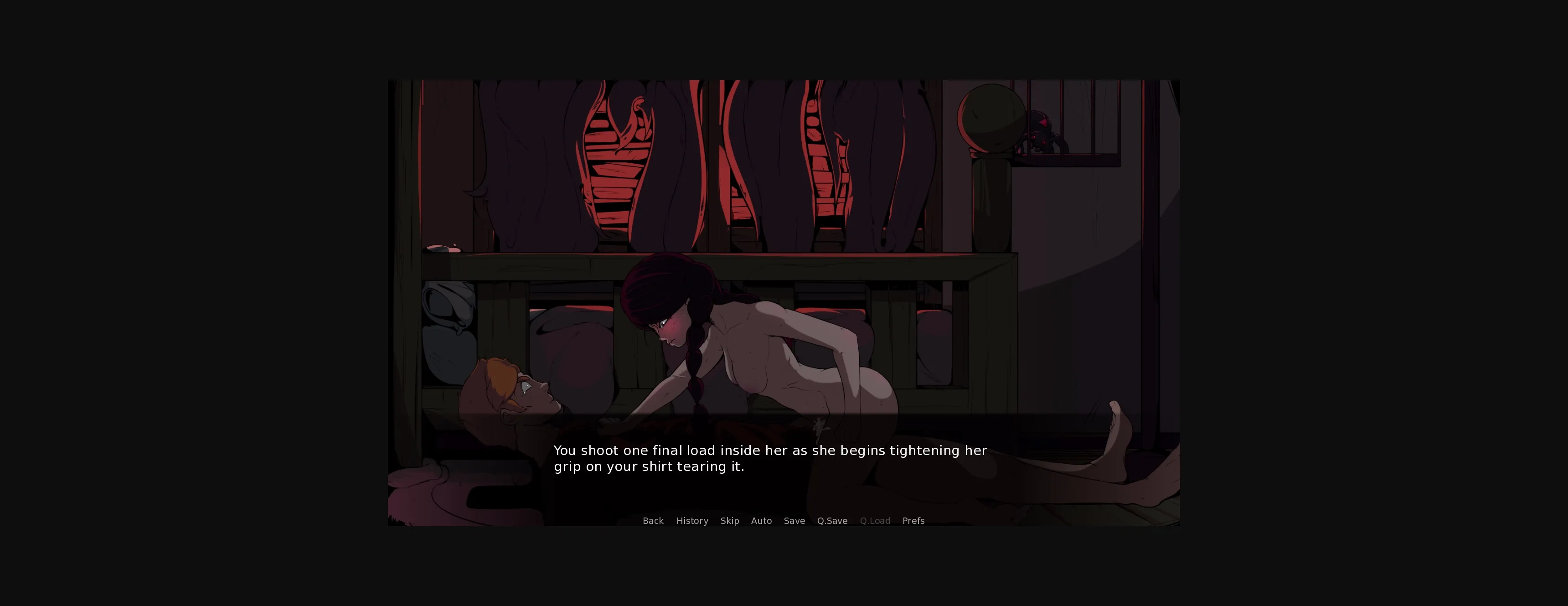Enable Skip mode to fast-forward text
1568x606 pixels.
click(730, 521)
